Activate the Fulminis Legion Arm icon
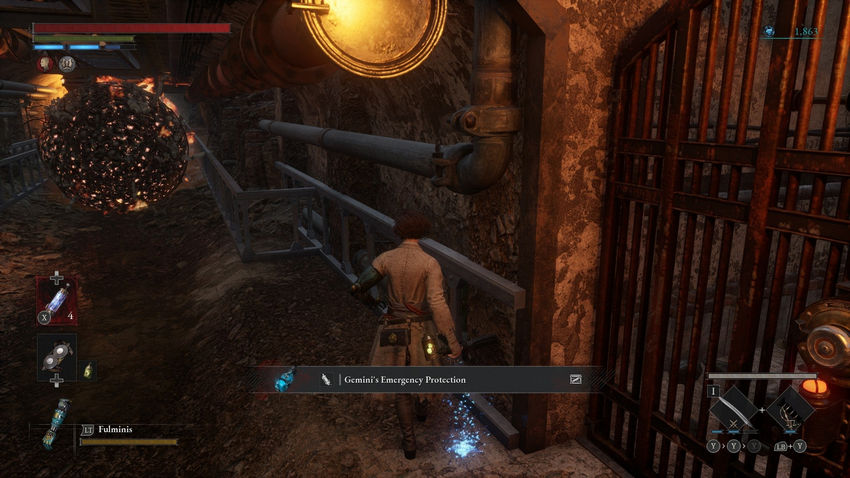Image resolution: width=850 pixels, height=478 pixels. (x=57, y=423)
